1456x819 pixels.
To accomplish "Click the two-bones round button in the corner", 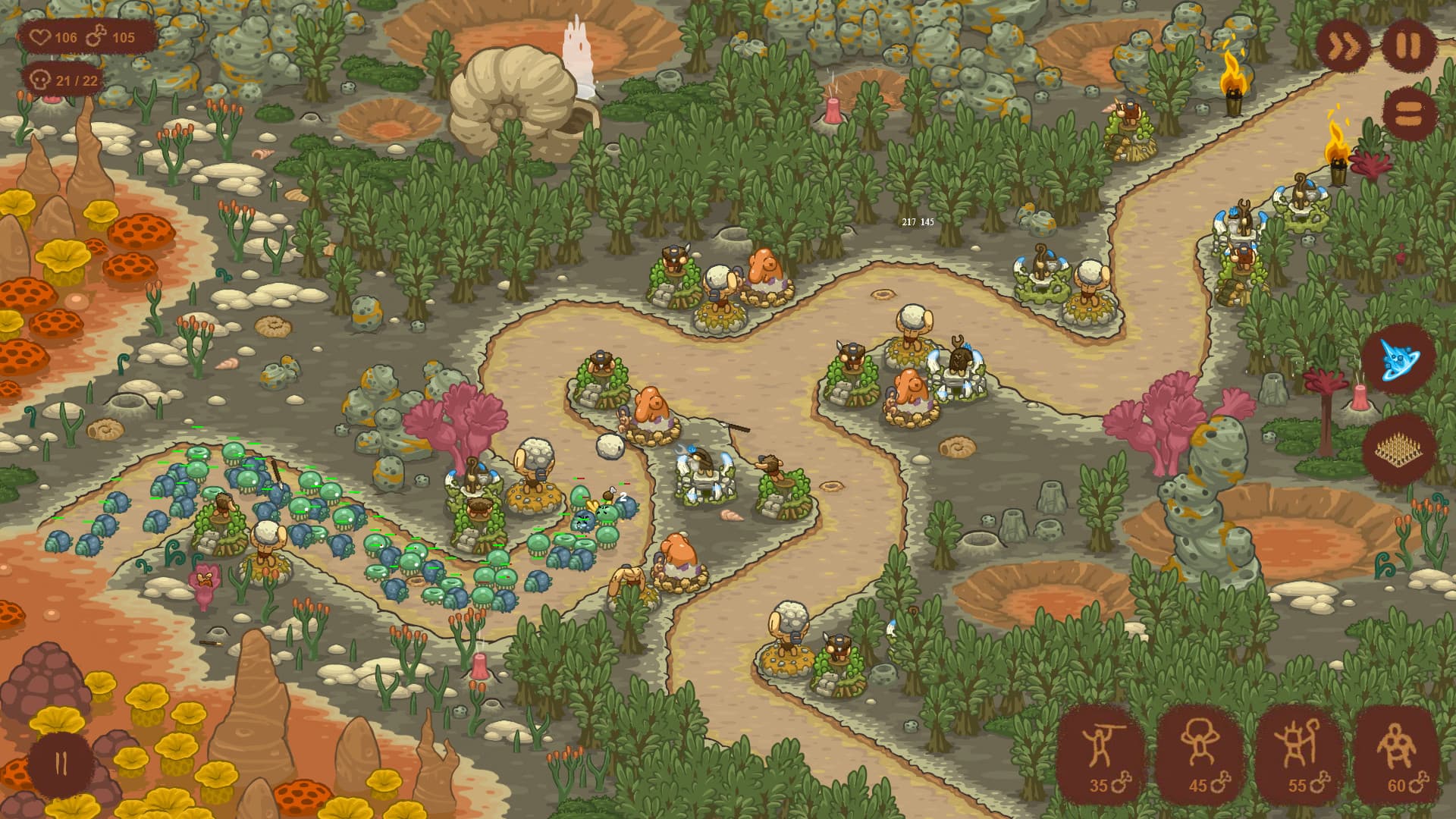I will (x=61, y=764).
